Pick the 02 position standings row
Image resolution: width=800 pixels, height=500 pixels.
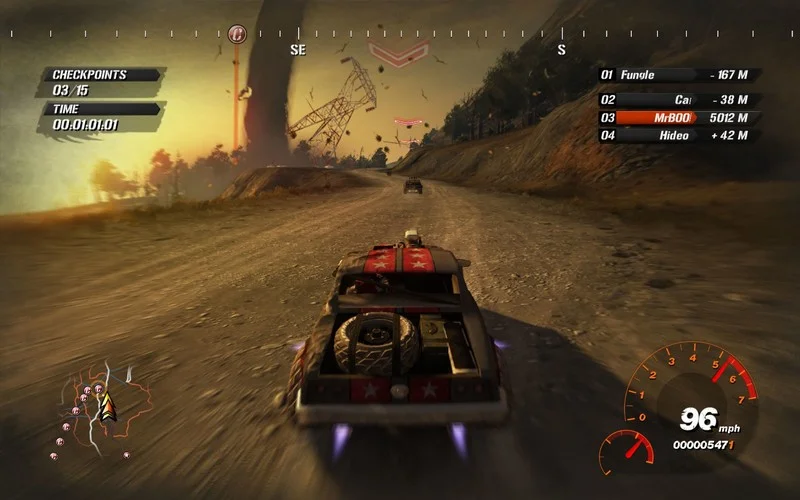680,99
